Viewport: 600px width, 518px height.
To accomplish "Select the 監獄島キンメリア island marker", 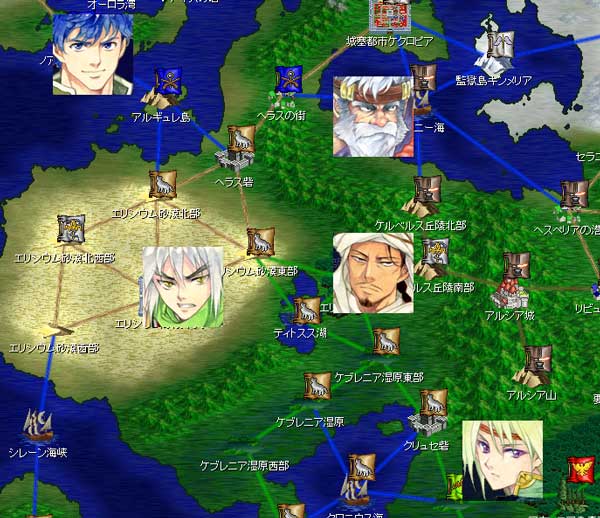I will point(492,44).
